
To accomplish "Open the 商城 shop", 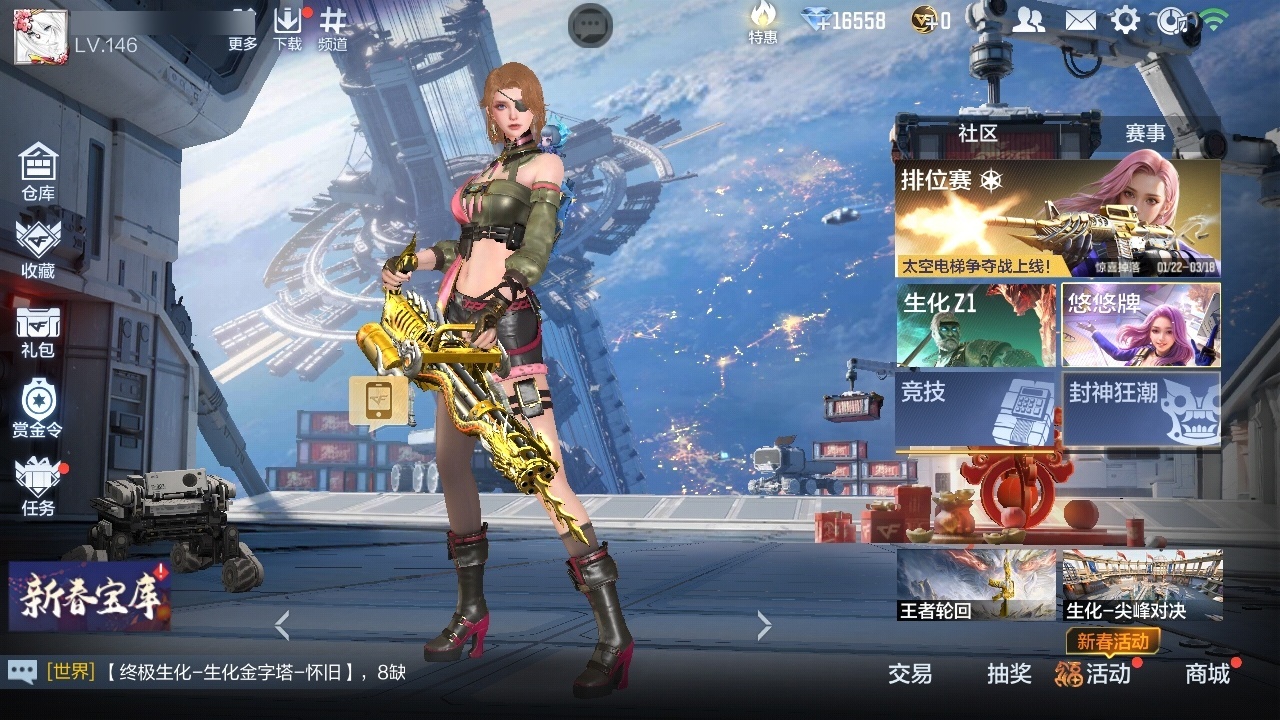I will tap(1208, 673).
